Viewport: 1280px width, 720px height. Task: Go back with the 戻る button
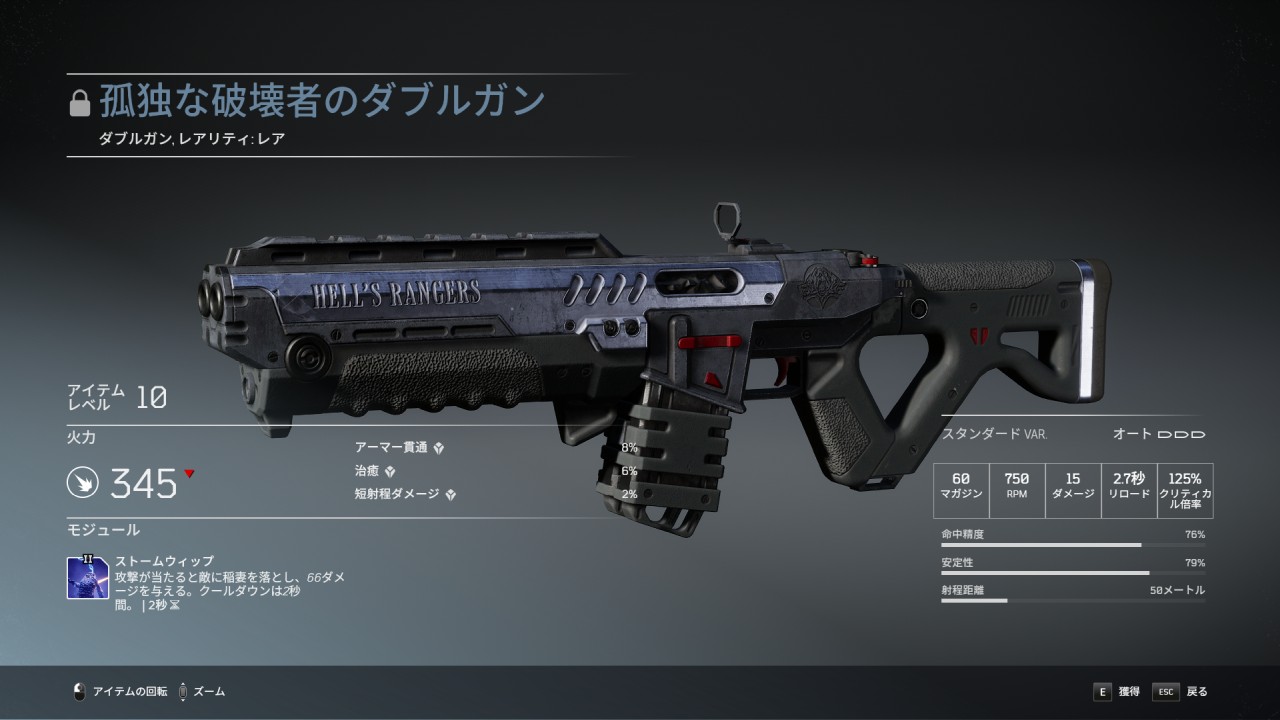1181,691
